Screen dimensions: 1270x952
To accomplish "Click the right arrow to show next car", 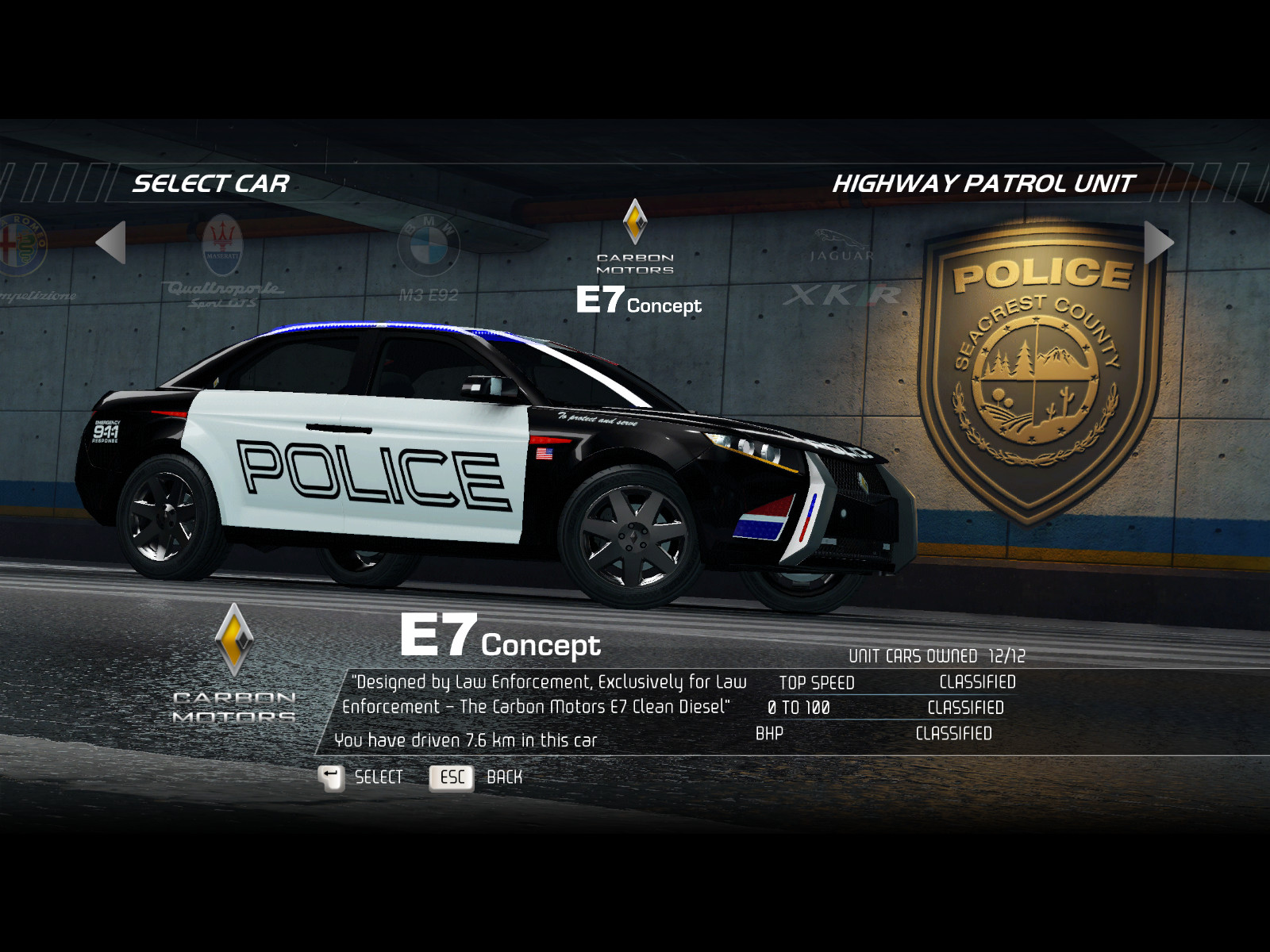I will [1158, 242].
